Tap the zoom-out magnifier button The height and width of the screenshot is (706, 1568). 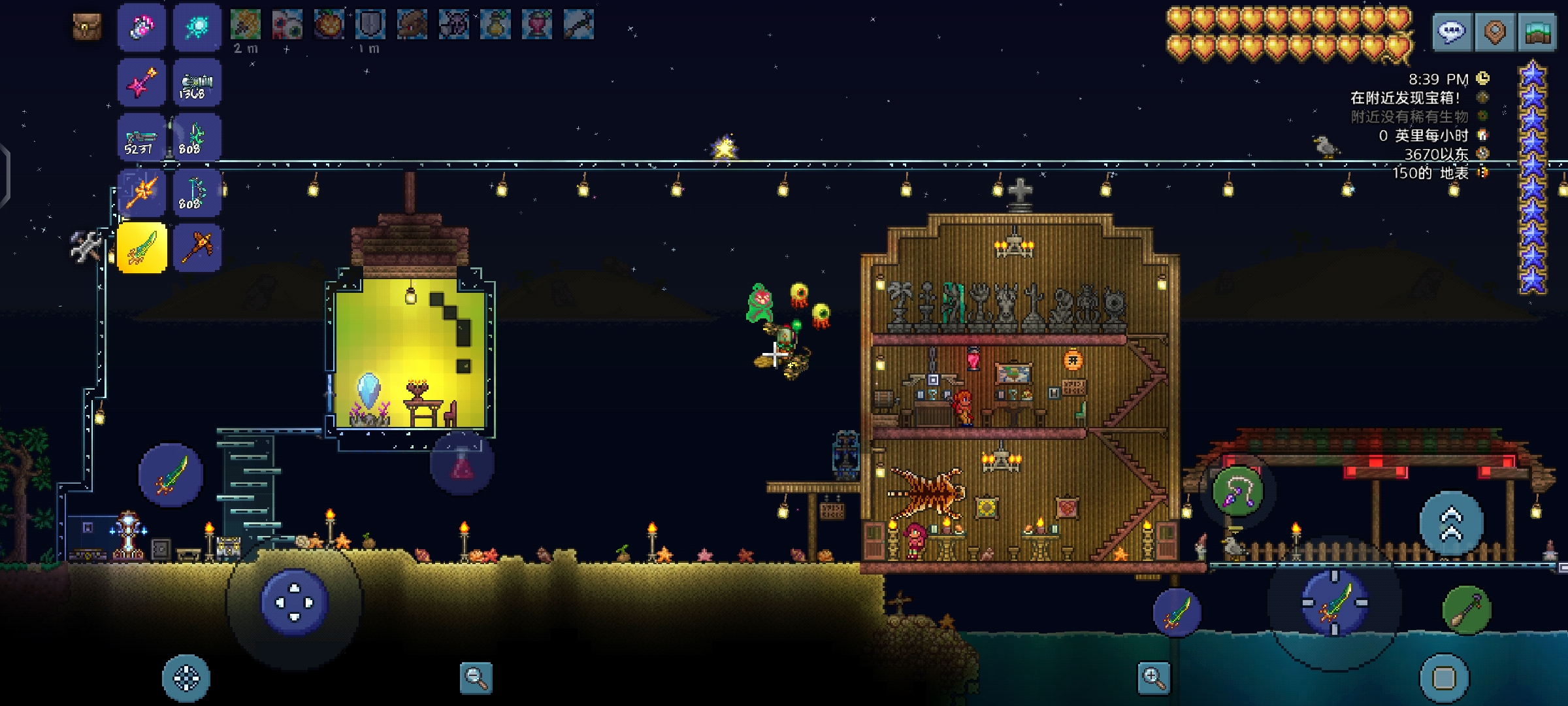pos(476,677)
